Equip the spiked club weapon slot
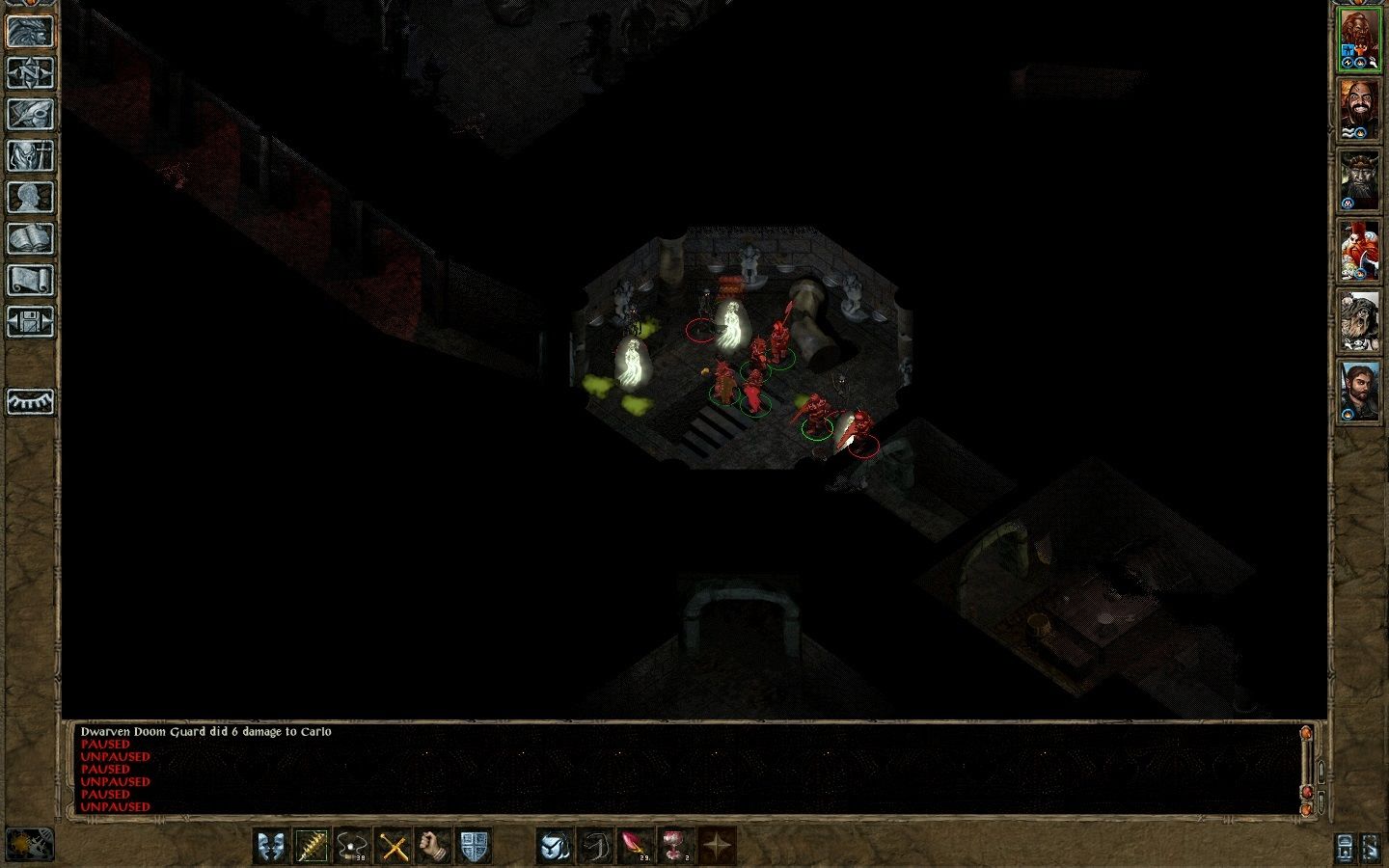Image resolution: width=1389 pixels, height=868 pixels. click(x=312, y=847)
